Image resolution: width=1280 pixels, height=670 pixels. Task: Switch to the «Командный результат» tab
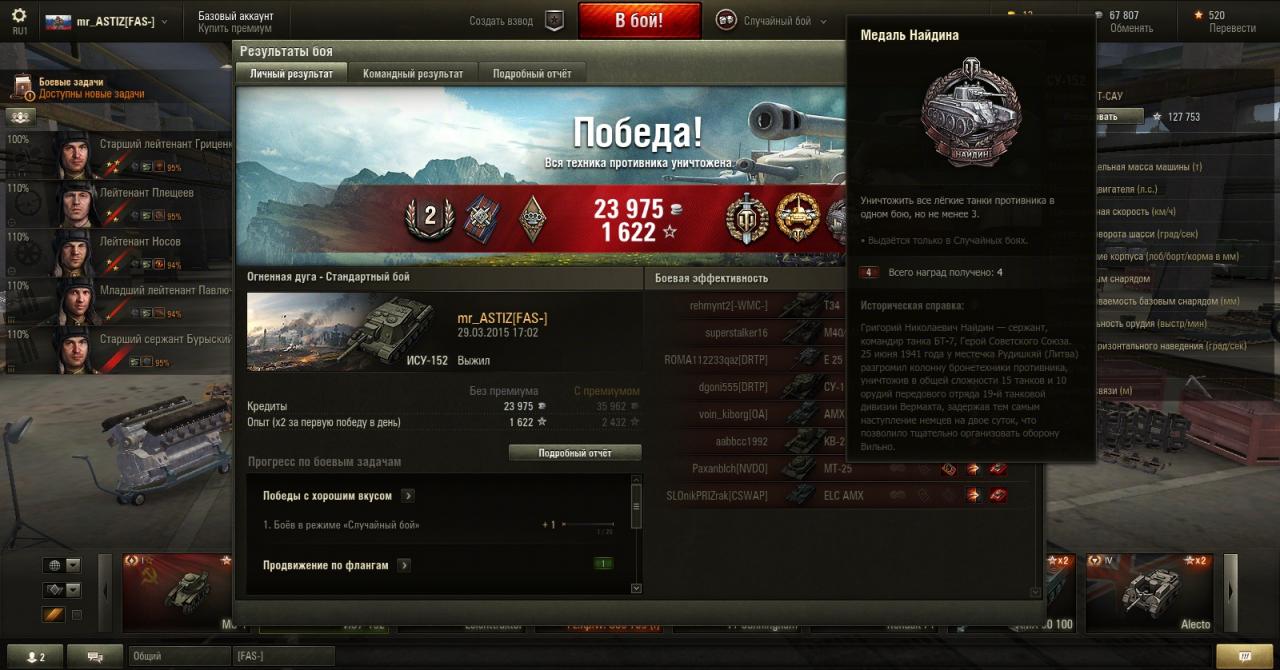pos(413,74)
